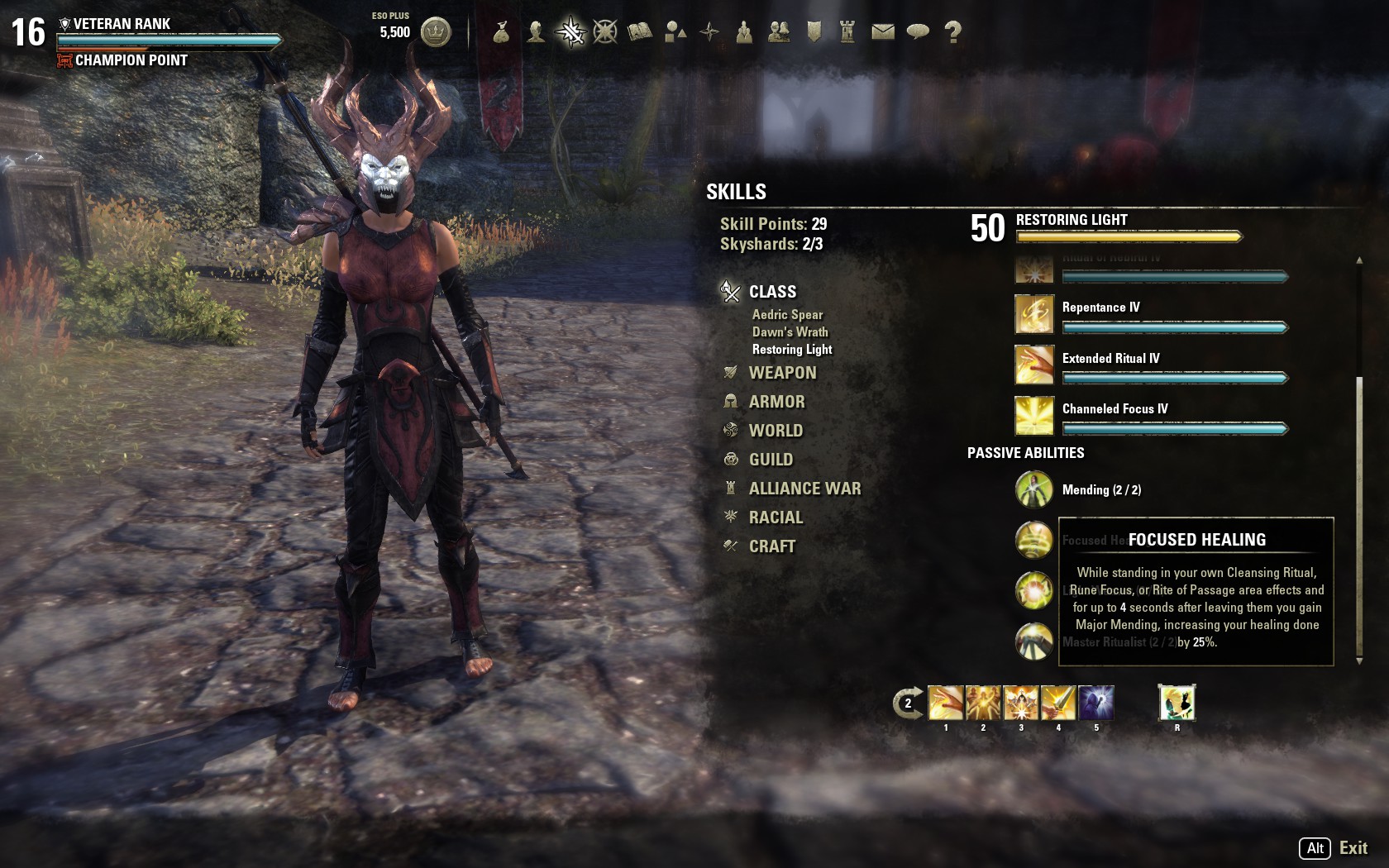Image resolution: width=1389 pixels, height=868 pixels.
Task: Select the Dawn's Wrath skill line
Action: click(x=790, y=332)
